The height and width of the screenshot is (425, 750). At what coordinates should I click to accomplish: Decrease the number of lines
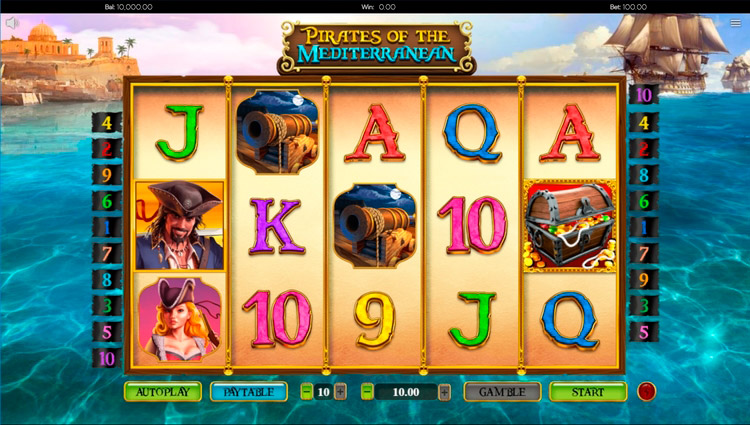coord(307,391)
